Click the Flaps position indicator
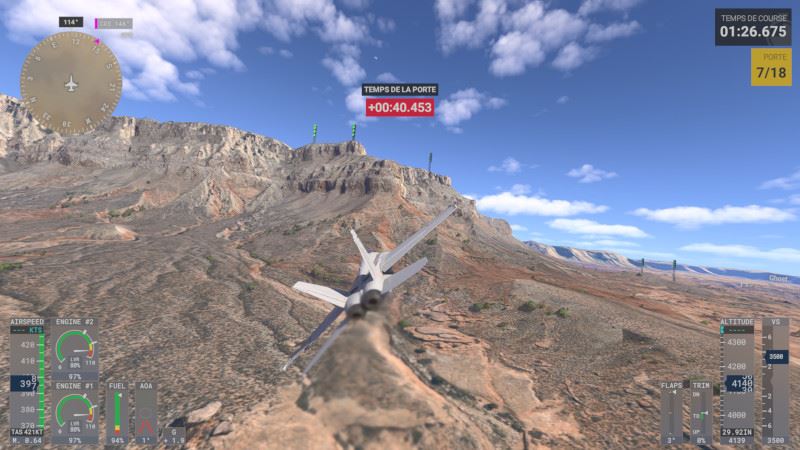Image resolution: width=800 pixels, height=450 pixels. [671, 412]
